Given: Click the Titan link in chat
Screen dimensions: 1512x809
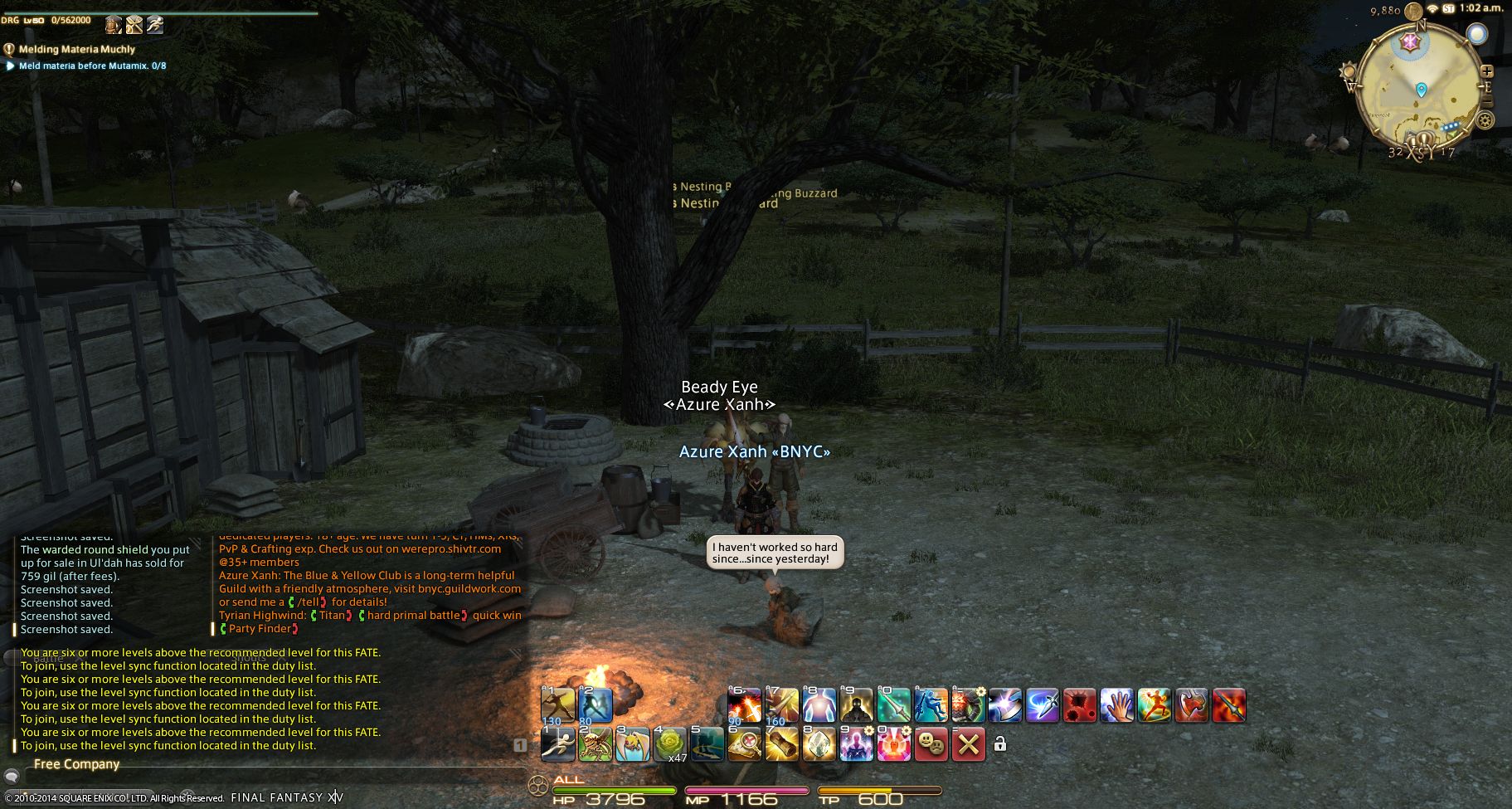Looking at the screenshot, I should tap(332, 616).
